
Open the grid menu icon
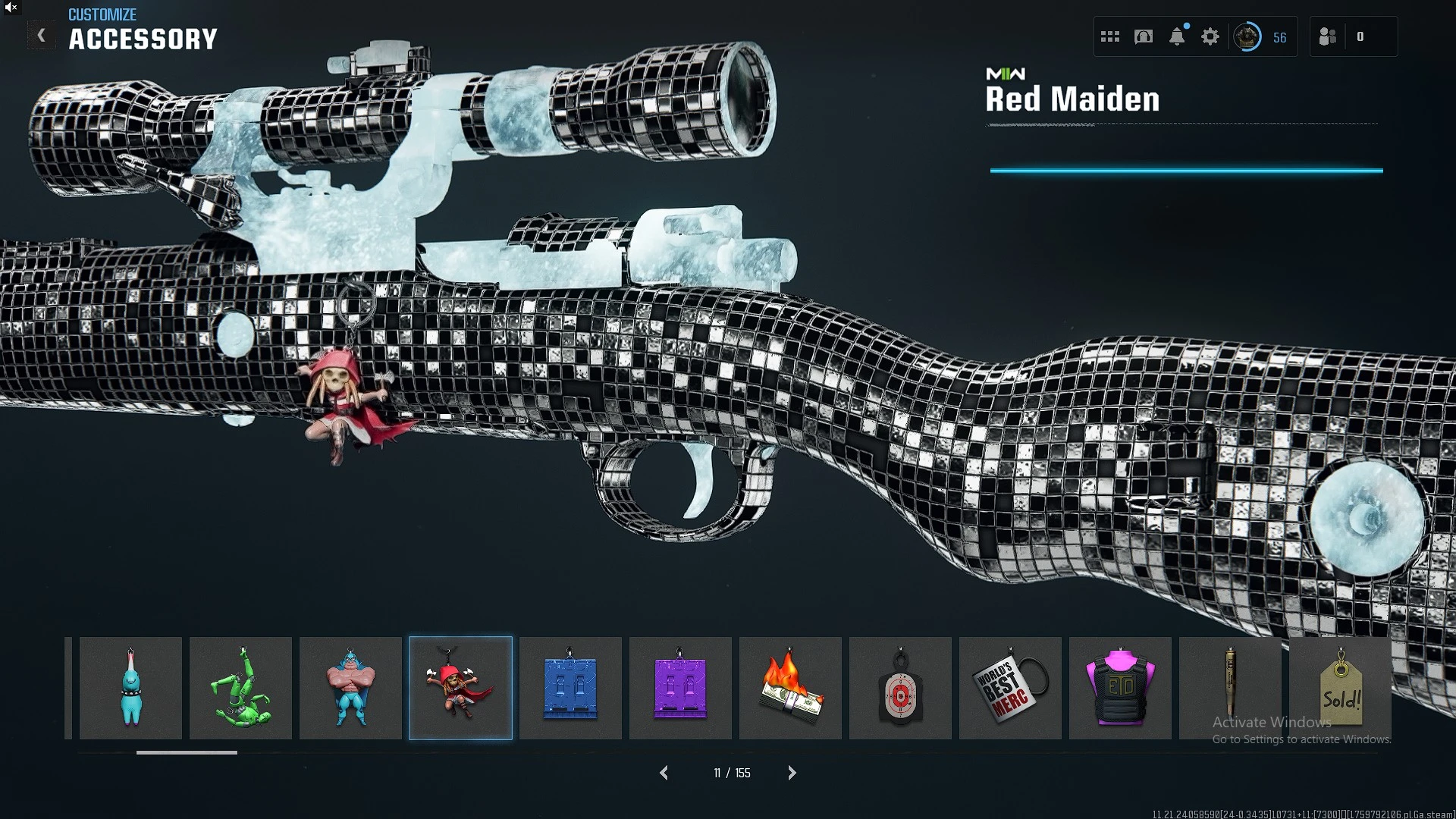(1110, 36)
